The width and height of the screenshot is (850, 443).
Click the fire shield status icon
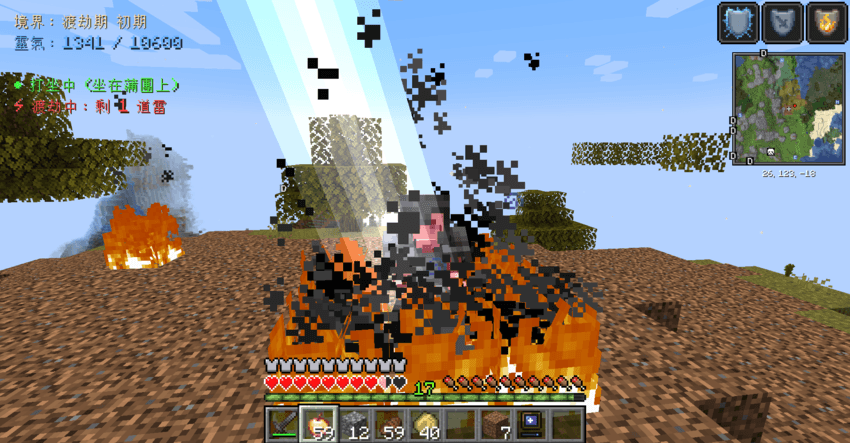click(825, 22)
